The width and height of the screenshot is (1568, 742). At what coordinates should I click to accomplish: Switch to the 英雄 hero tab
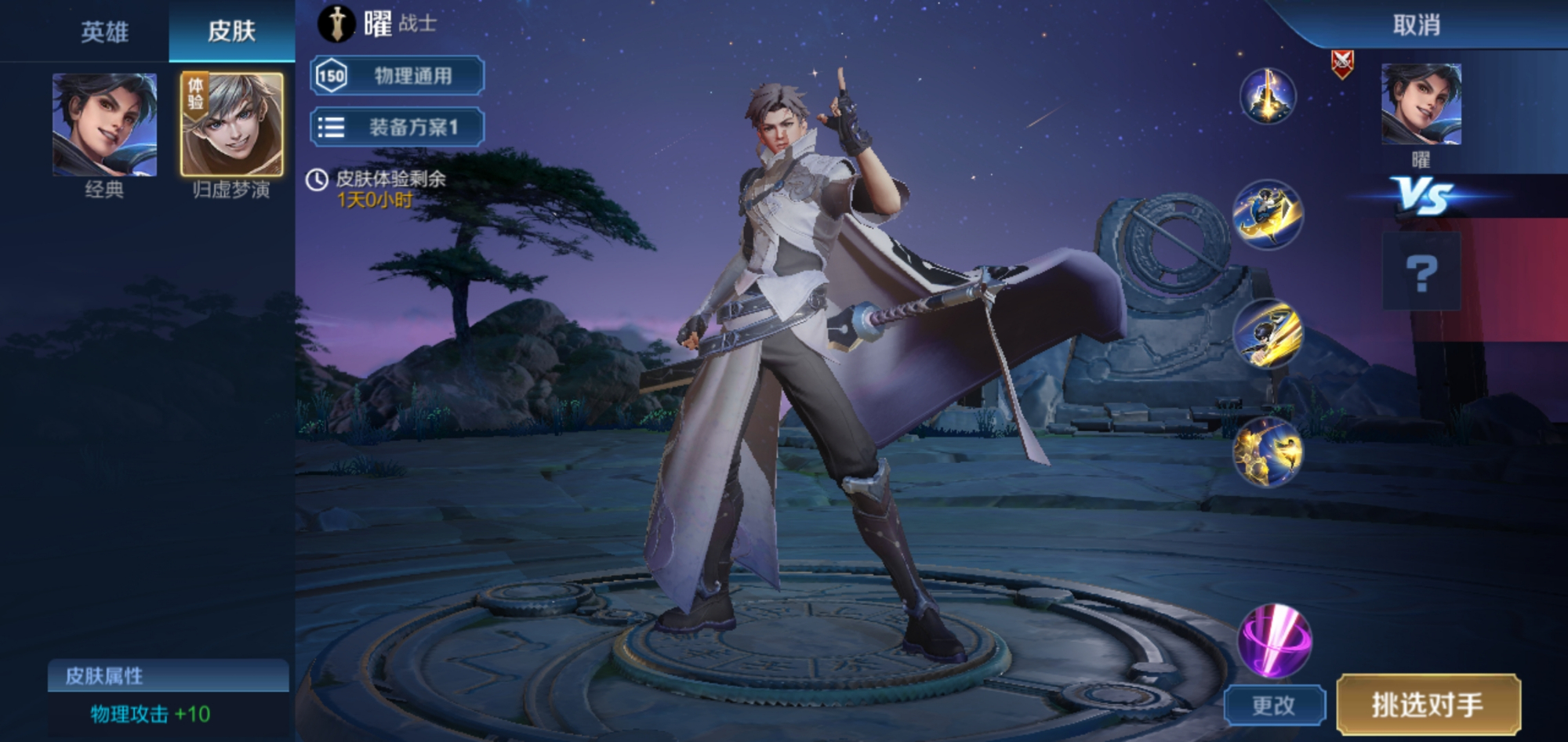tap(104, 31)
